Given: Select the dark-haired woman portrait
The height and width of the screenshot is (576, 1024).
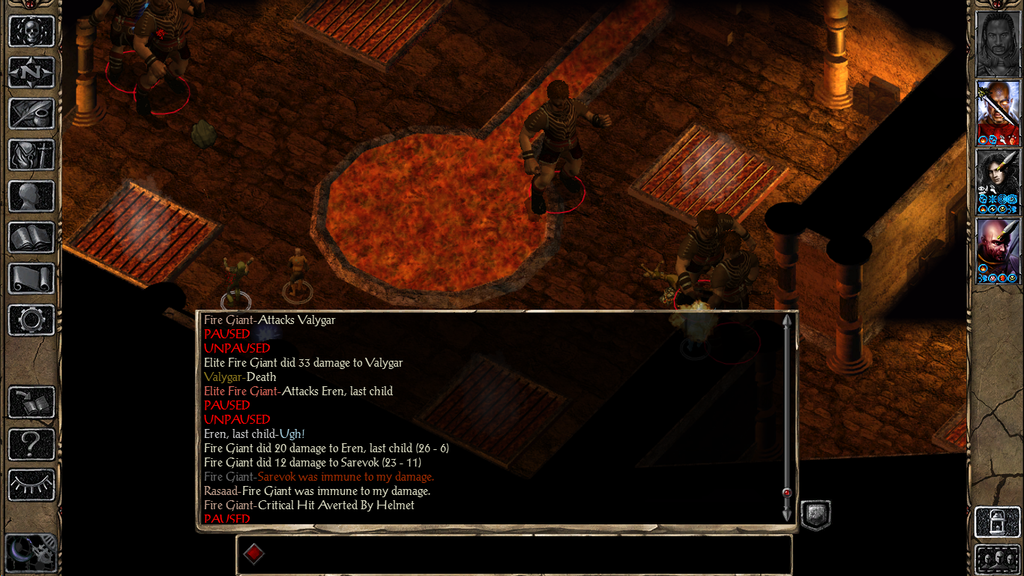Looking at the screenshot, I should coord(997,181).
